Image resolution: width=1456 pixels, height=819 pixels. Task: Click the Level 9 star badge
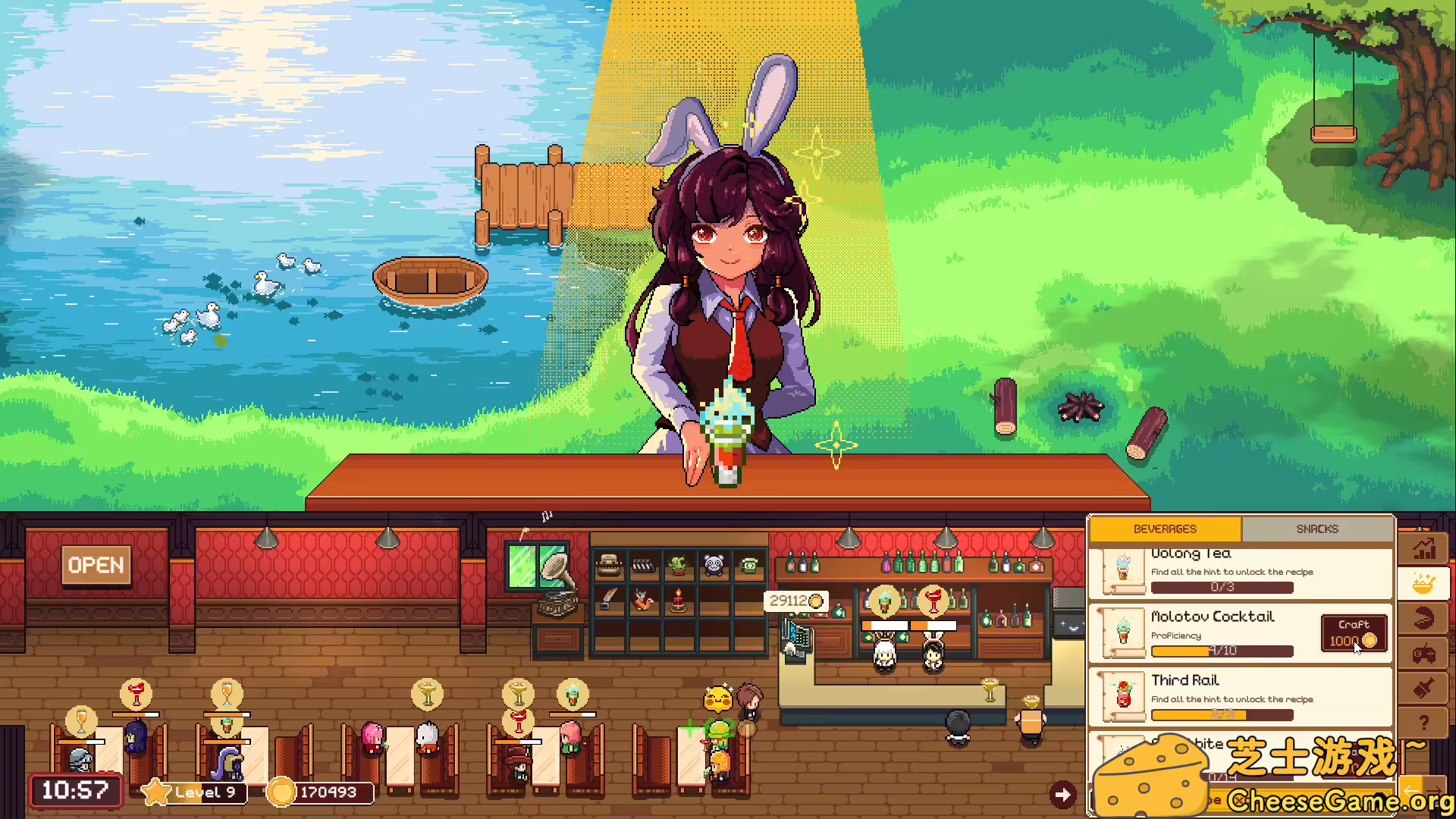tap(155, 791)
